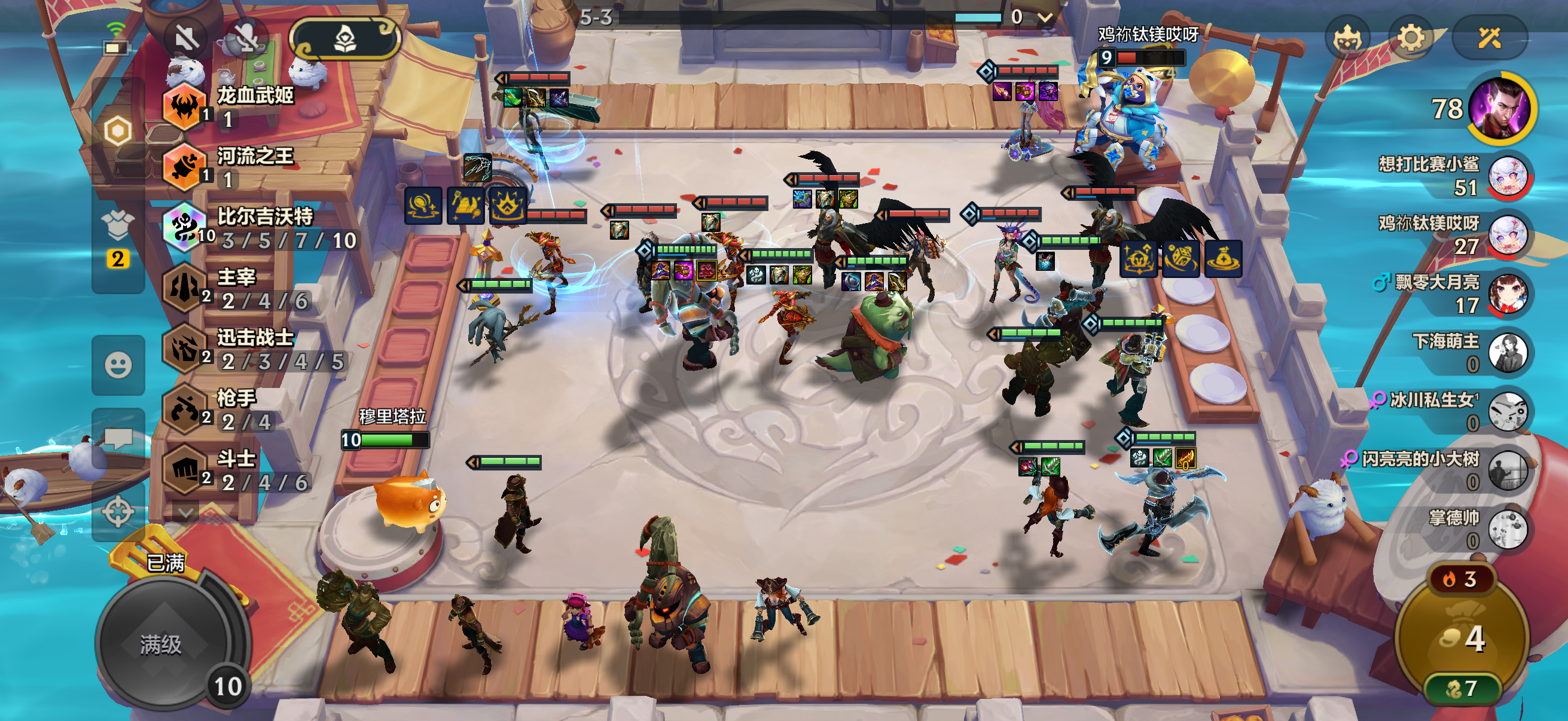The image size is (1568, 721).
Task: Open the little legend crown icon
Action: click(1347, 39)
